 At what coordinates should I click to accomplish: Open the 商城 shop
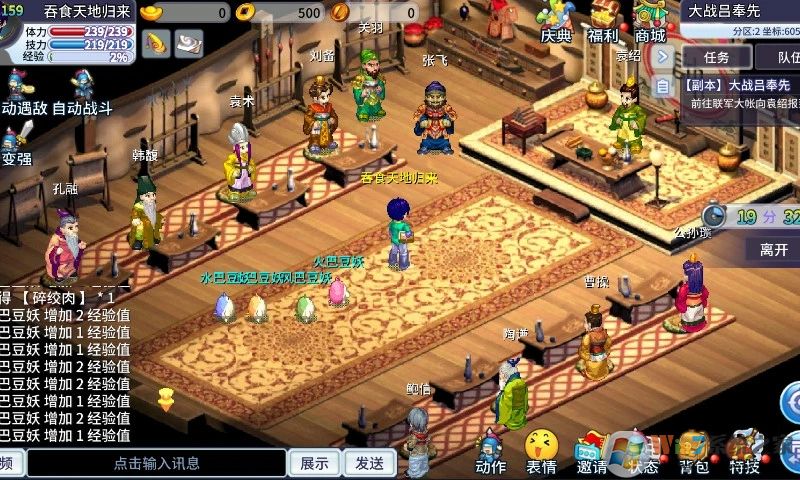pyautogui.click(x=650, y=20)
